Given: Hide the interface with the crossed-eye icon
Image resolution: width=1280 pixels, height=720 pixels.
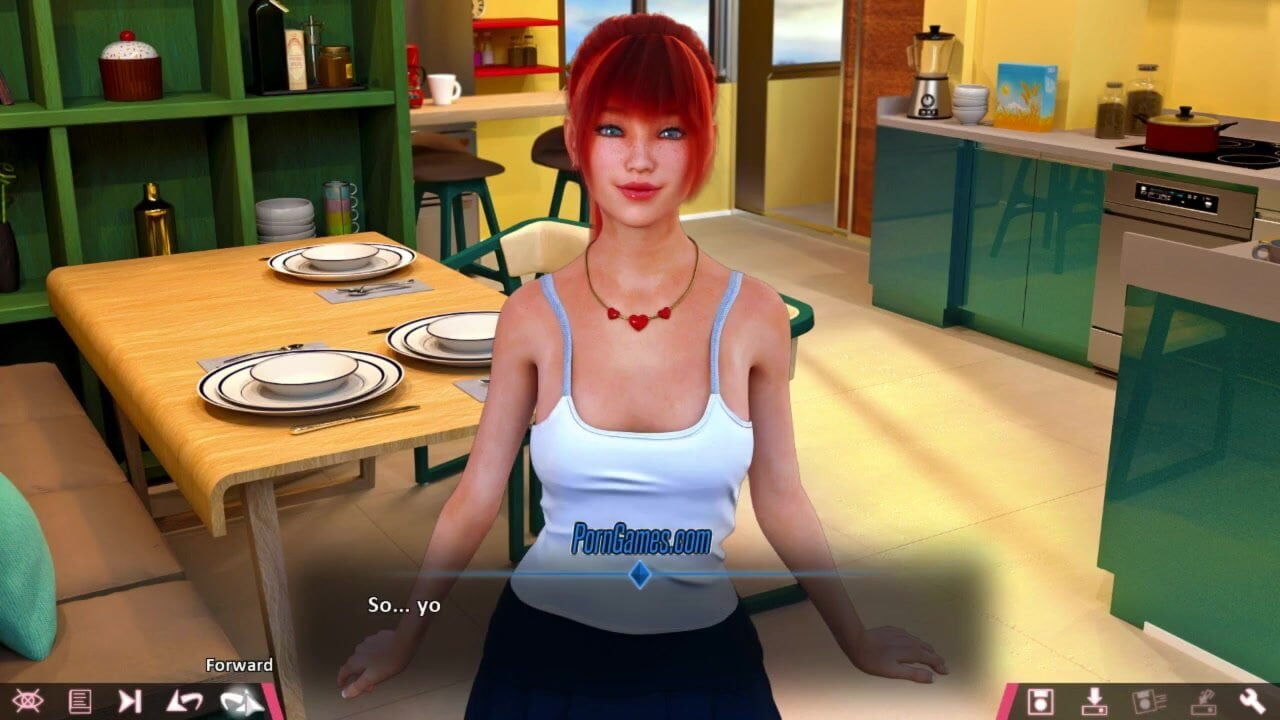Looking at the screenshot, I should tap(27, 701).
